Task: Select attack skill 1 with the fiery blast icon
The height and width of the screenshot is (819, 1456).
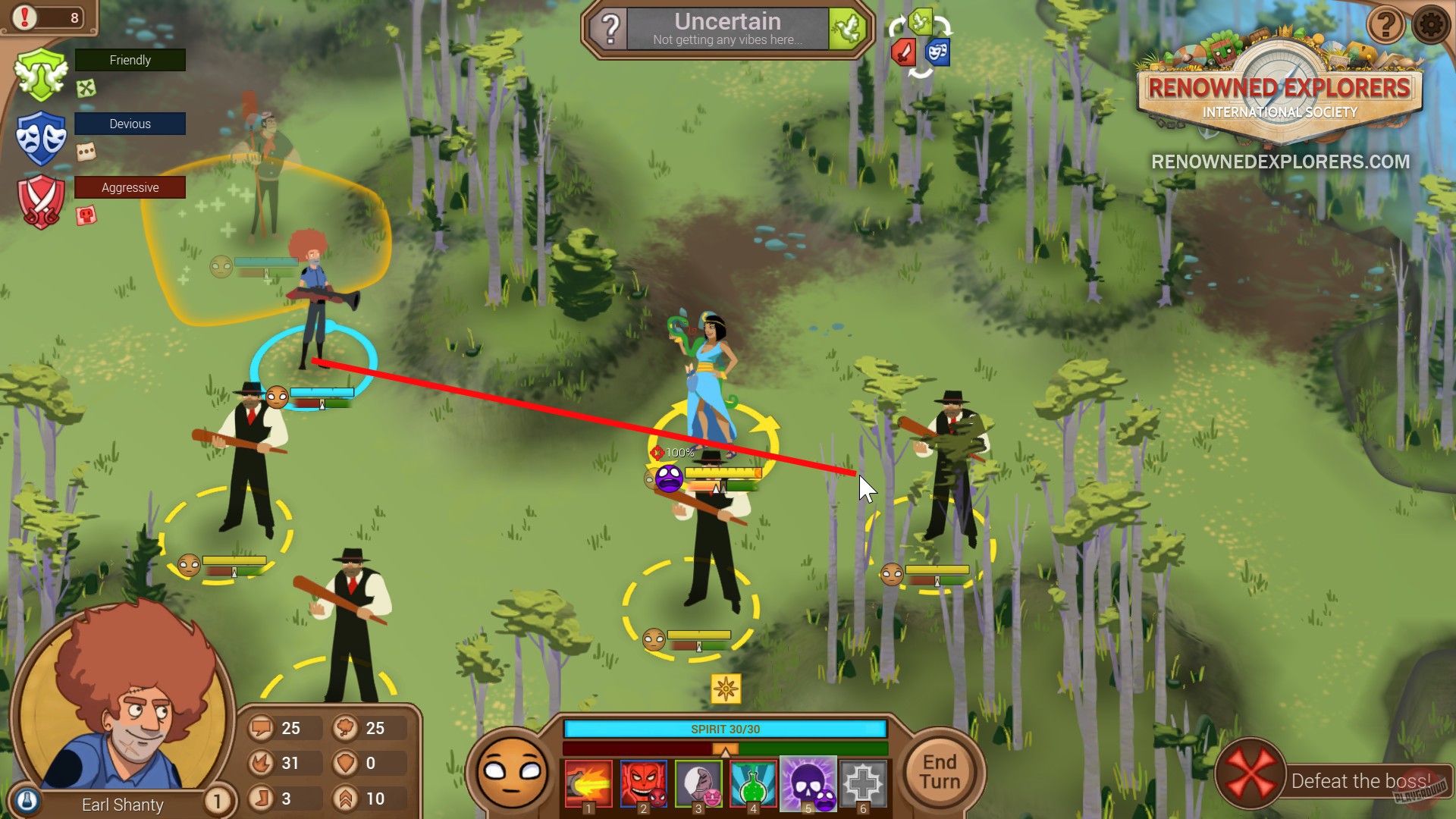Action: 588,785
